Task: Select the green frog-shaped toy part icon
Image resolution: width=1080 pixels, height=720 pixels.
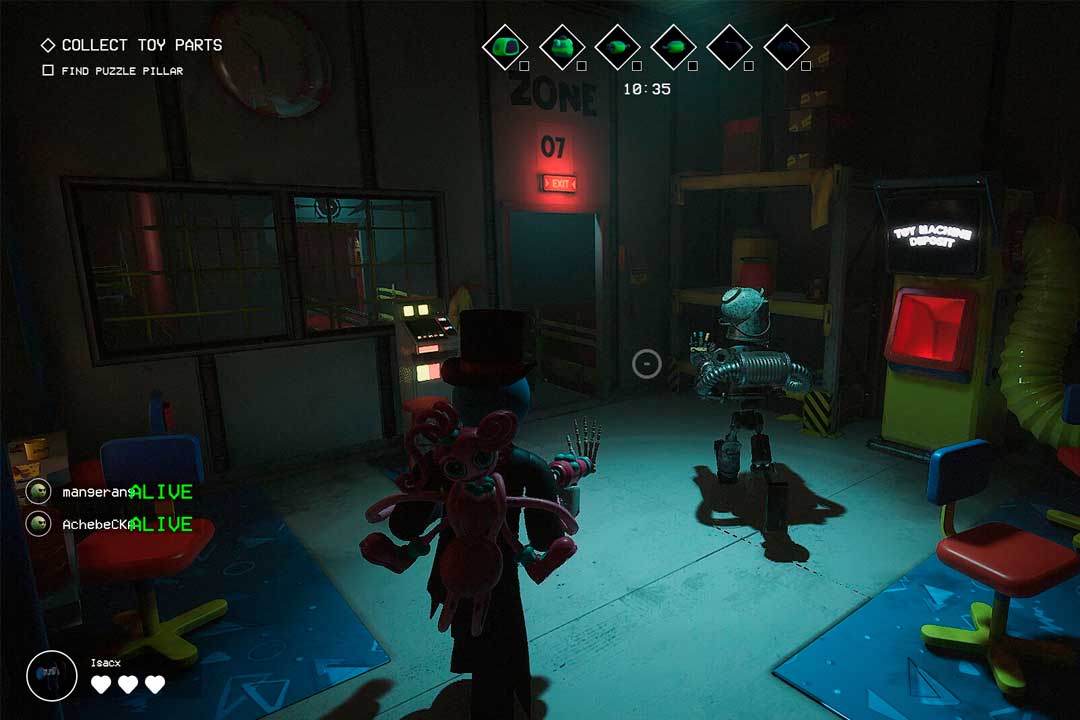Action: click(562, 46)
